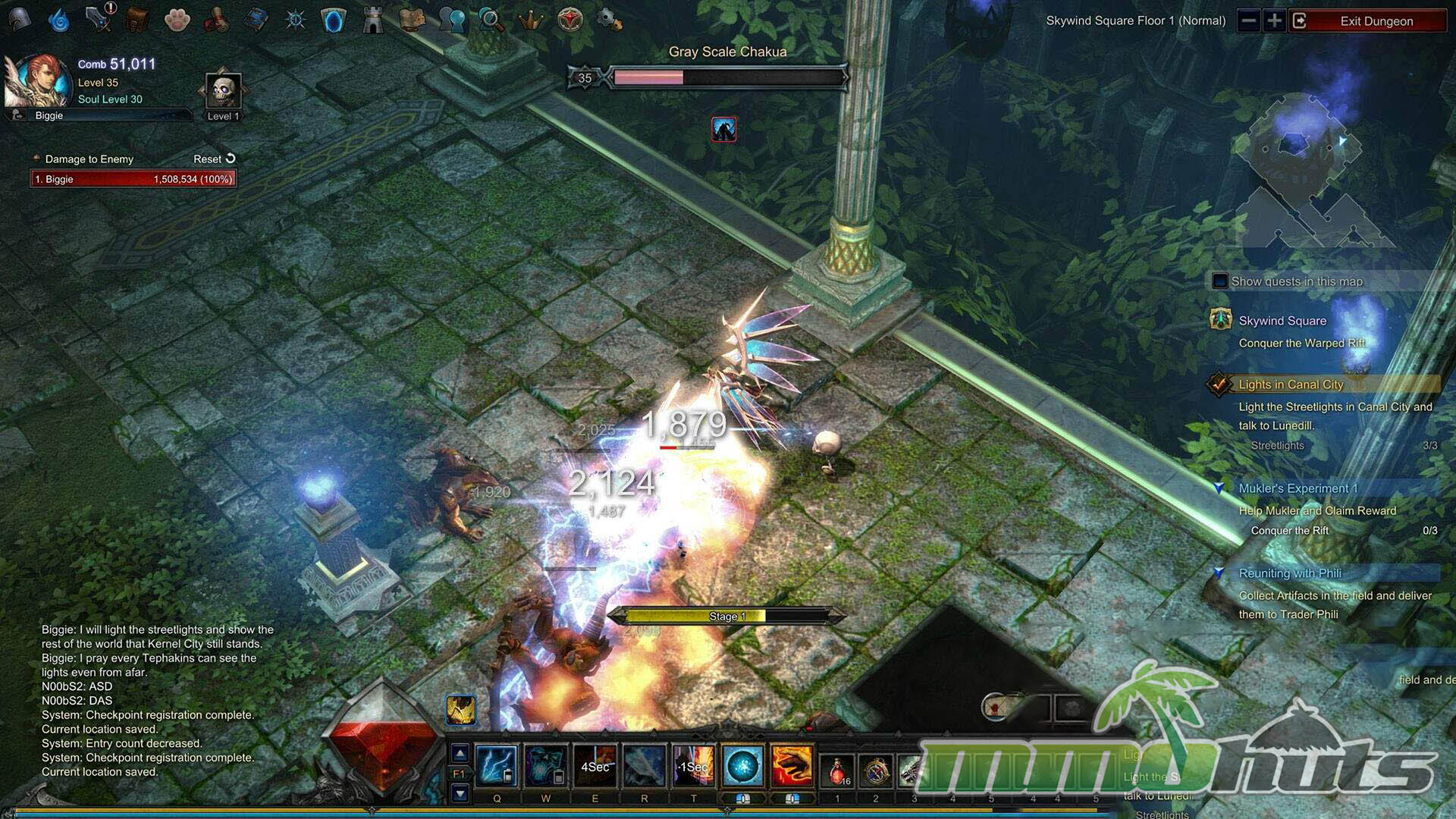Reset the Damage to Enemy meter
Image resolution: width=1456 pixels, height=819 pixels.
[x=215, y=158]
